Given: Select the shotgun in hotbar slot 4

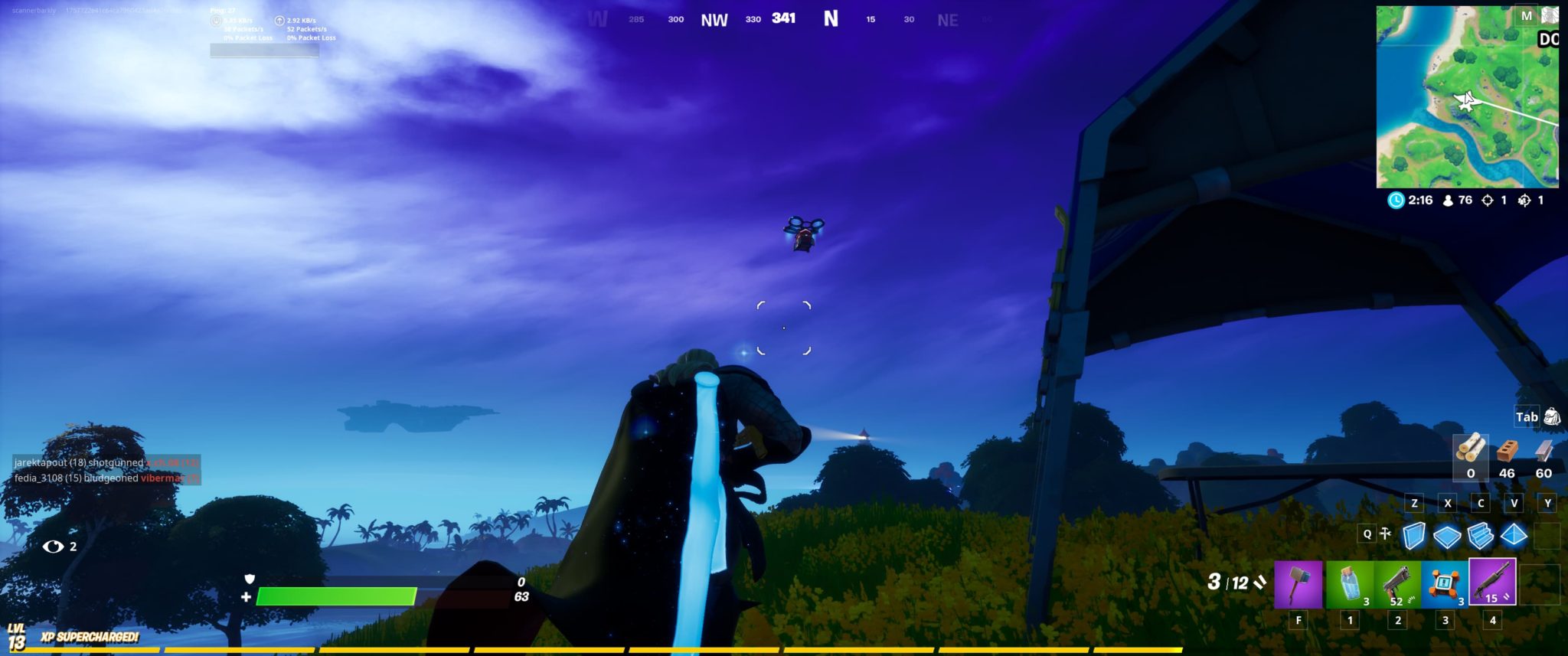Looking at the screenshot, I should [x=1491, y=580].
